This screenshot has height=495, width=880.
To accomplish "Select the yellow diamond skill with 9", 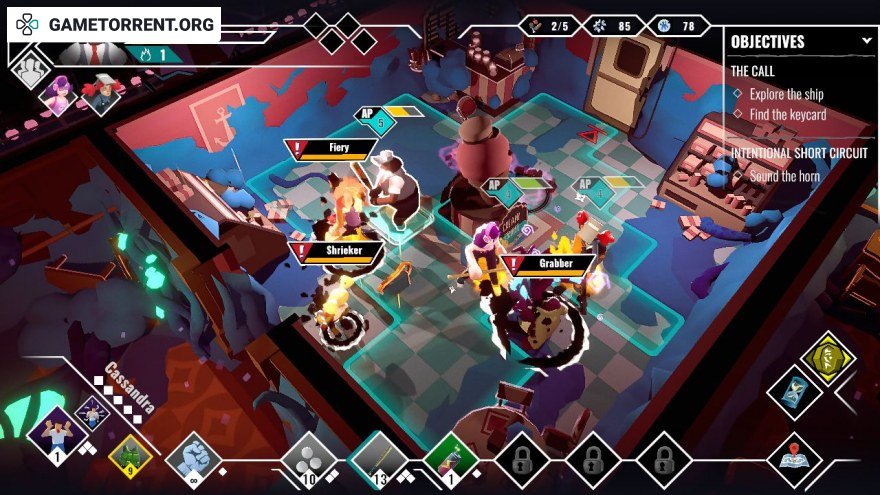I will coord(129,456).
